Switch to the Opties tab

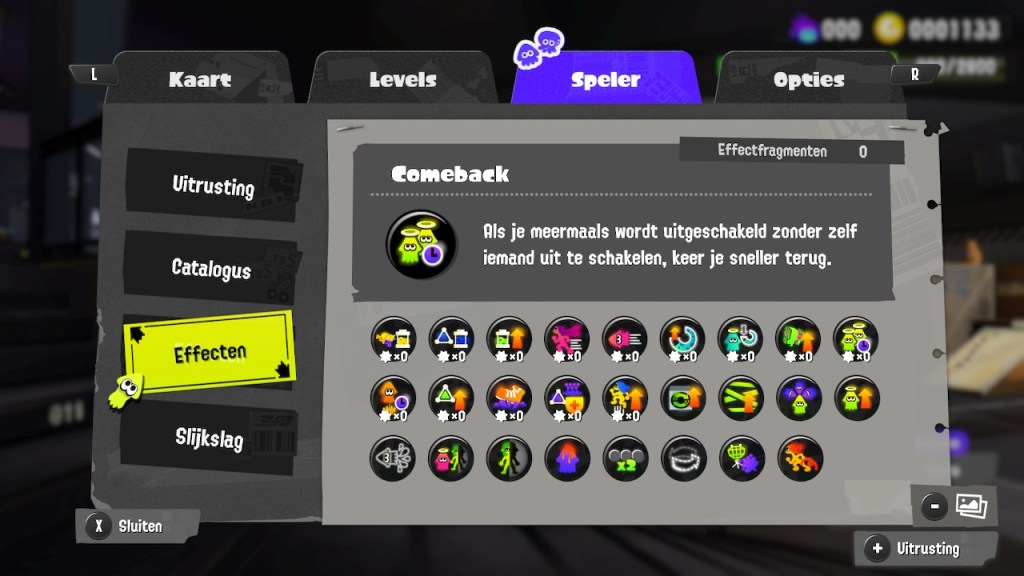point(808,80)
